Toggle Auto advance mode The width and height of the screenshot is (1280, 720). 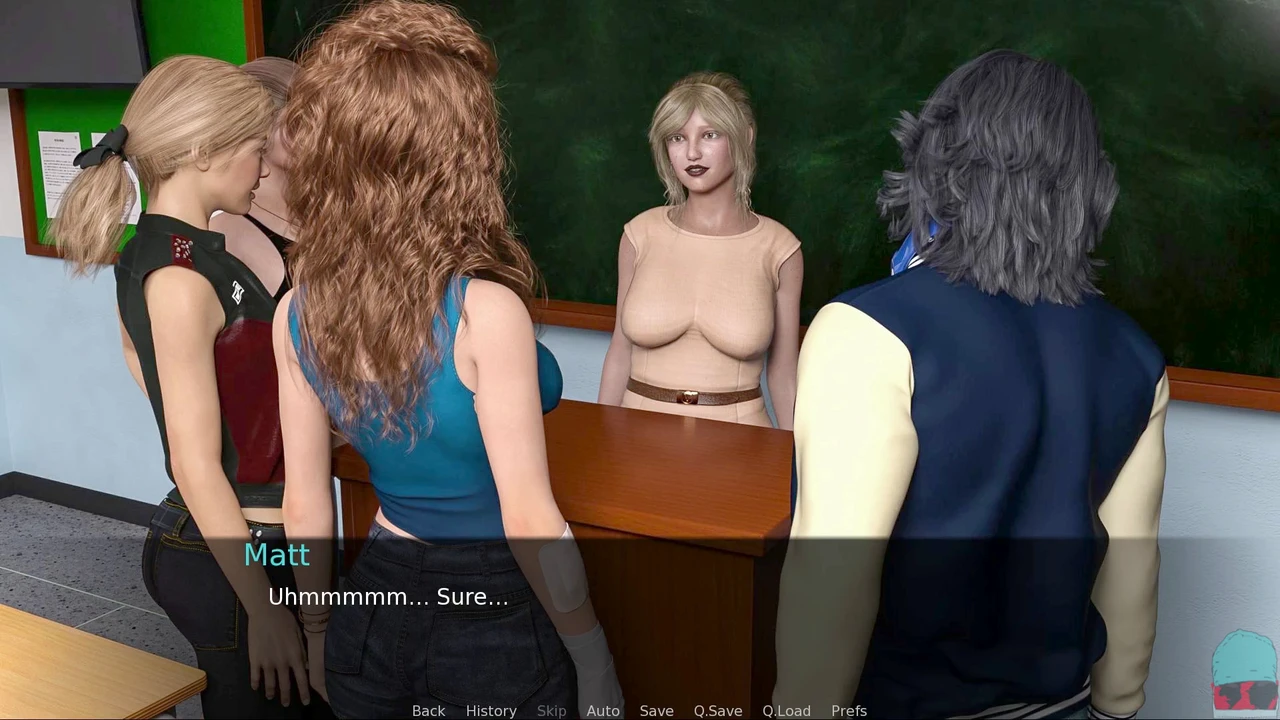pos(603,710)
